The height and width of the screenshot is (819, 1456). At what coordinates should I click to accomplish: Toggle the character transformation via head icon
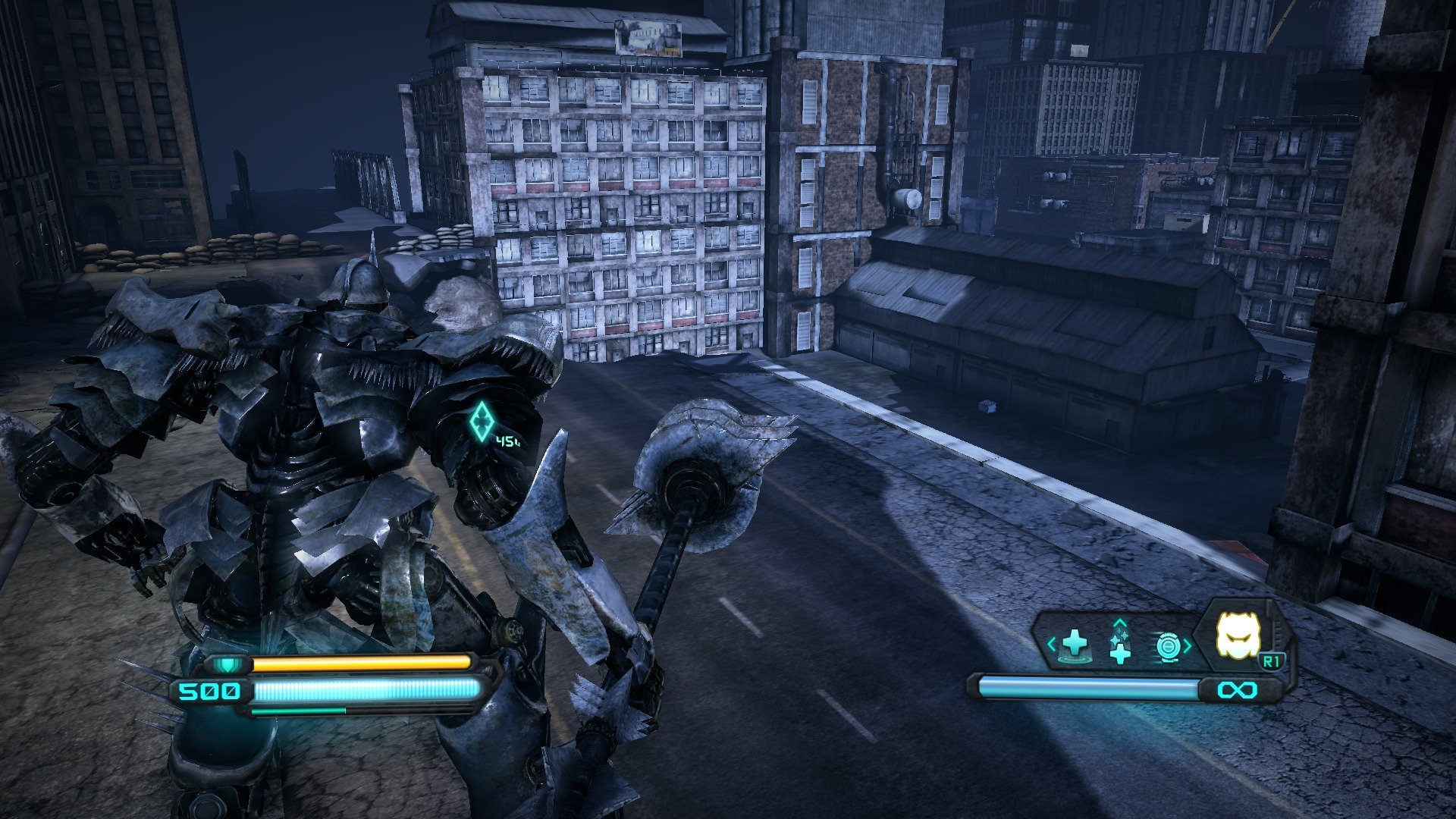[x=1238, y=635]
